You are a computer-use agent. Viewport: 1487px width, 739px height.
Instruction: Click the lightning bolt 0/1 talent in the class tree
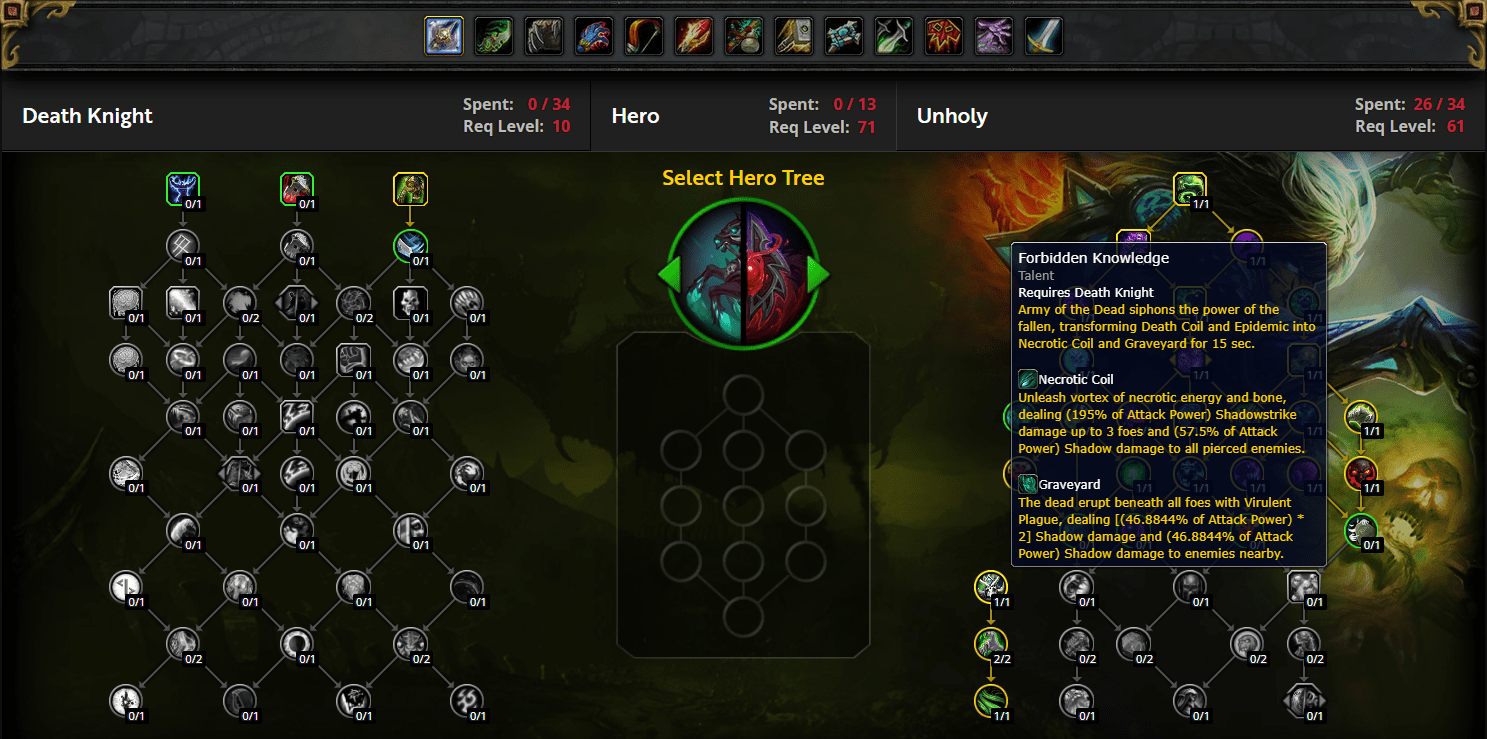(297, 415)
